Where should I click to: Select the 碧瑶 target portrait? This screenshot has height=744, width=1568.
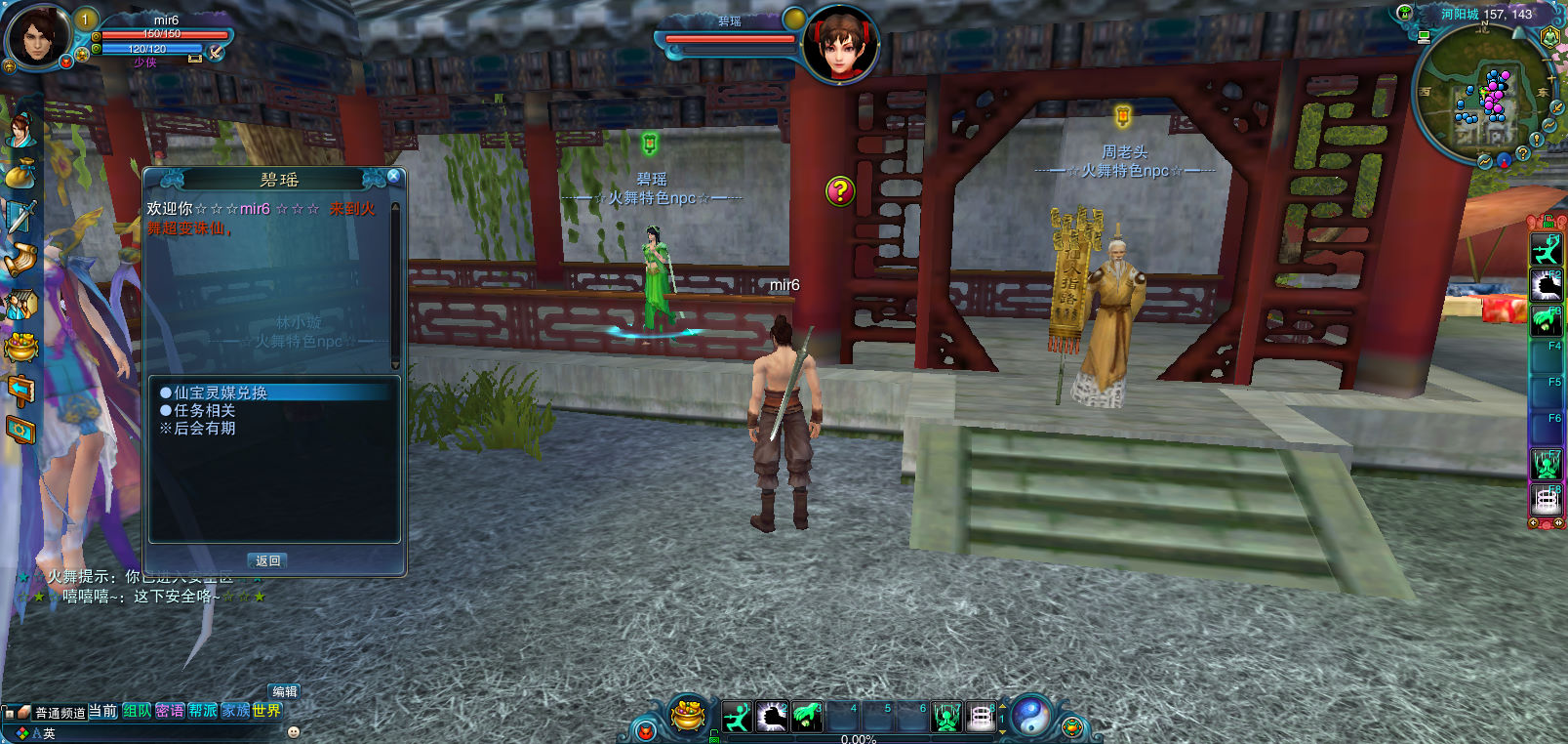point(840,46)
